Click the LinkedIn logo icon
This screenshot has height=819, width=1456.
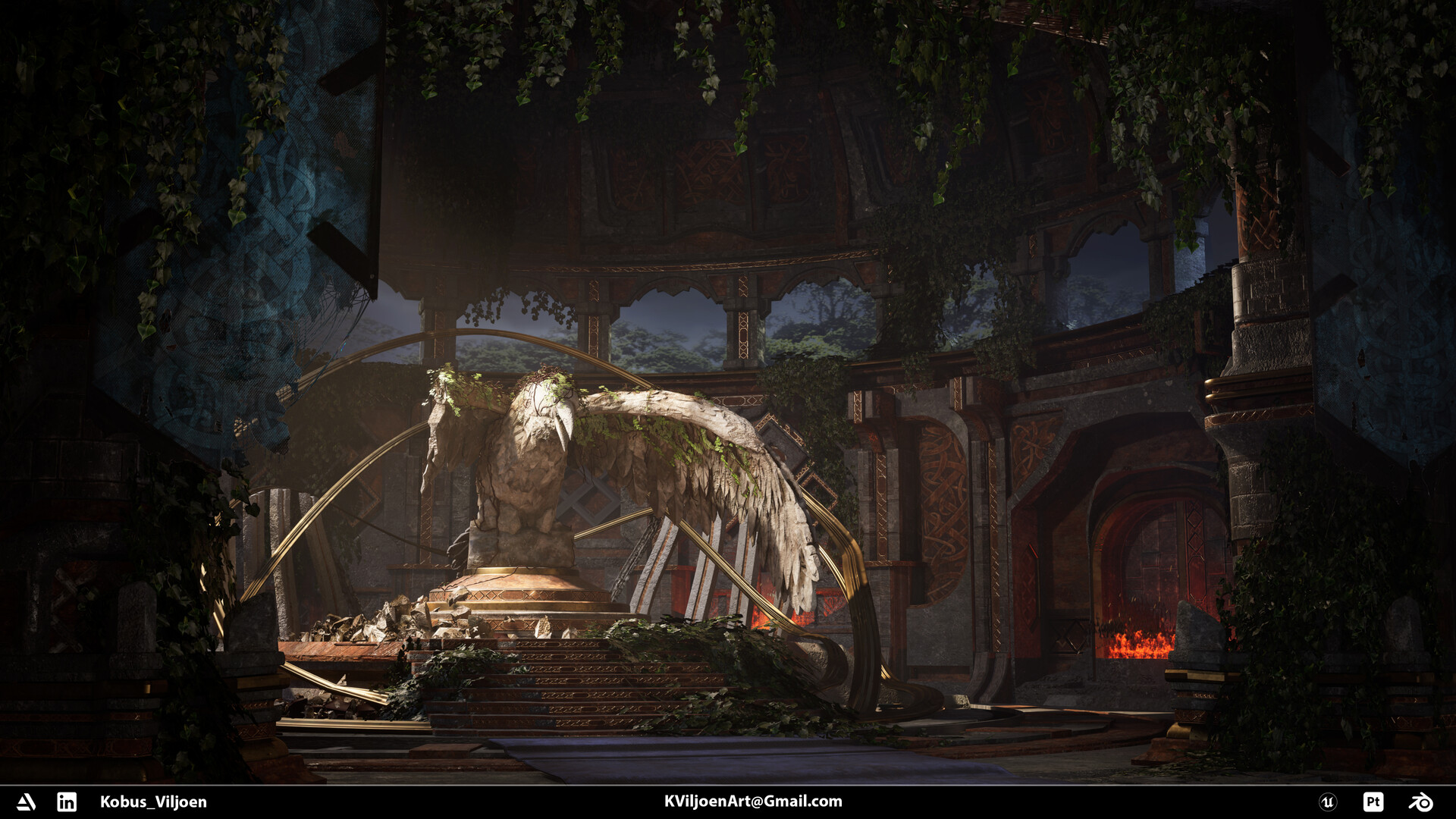point(67,802)
